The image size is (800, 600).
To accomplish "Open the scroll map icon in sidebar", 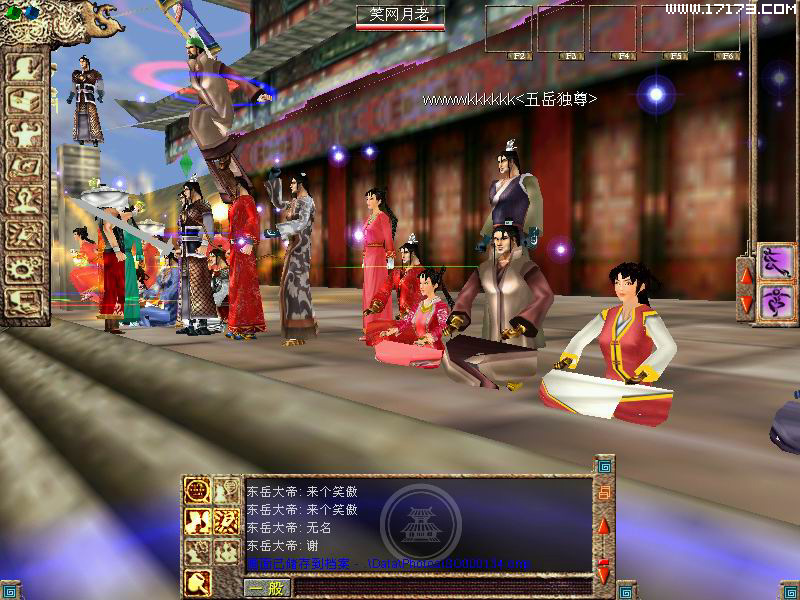I will (24, 166).
